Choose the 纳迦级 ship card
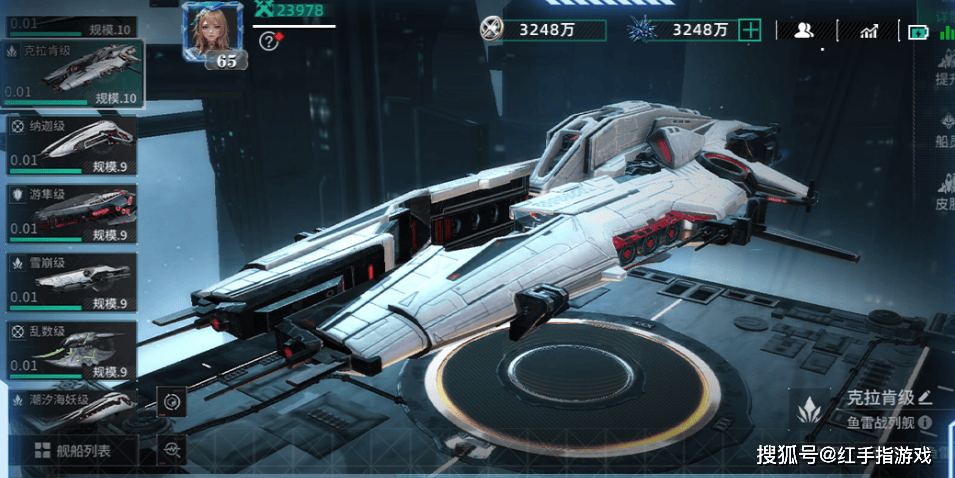Viewport: 955px width, 478px height. (x=72, y=146)
